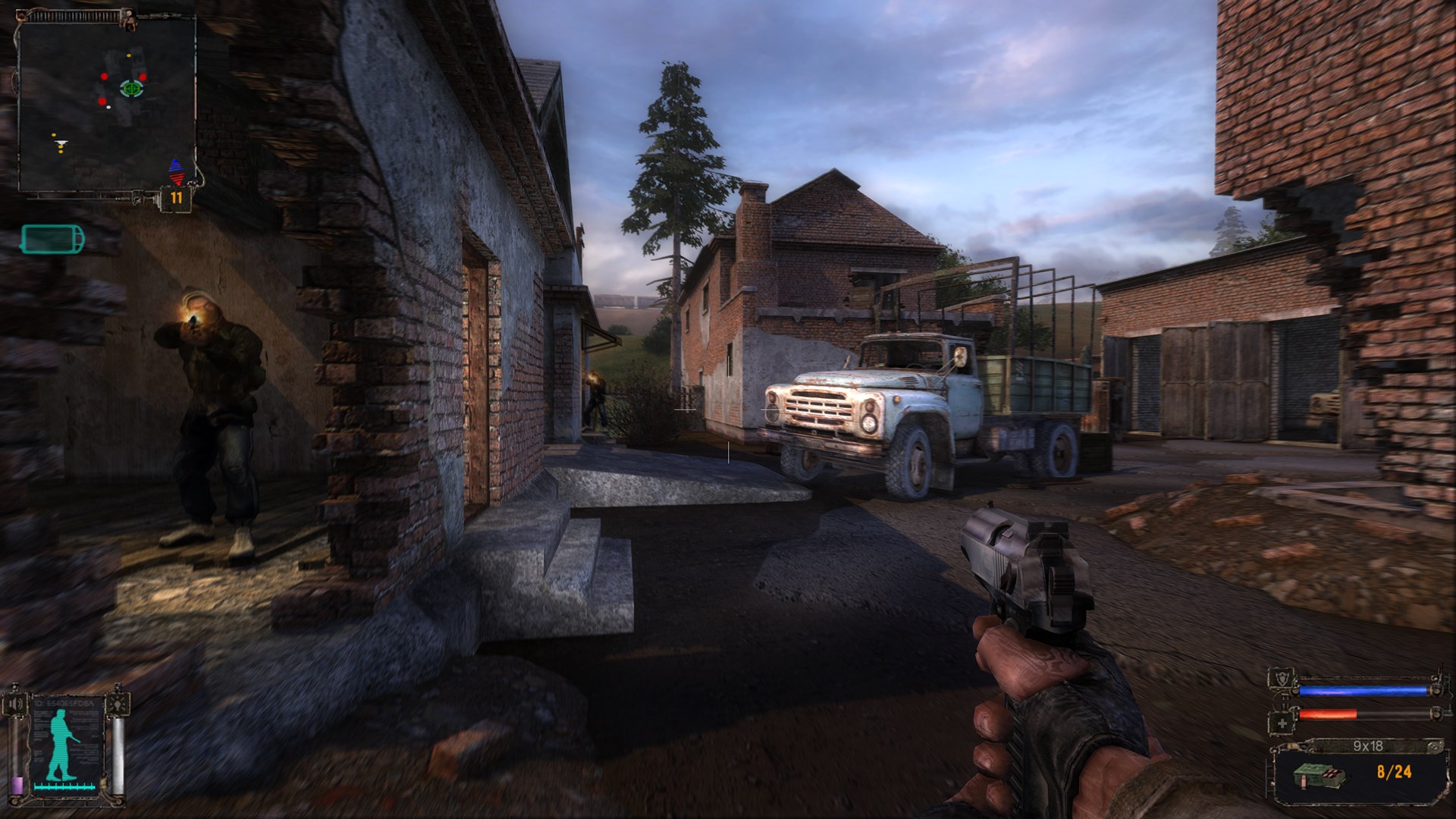This screenshot has height=819, width=1456.
Task: Click the teal battery indicator under the minimap
Action: click(x=52, y=238)
